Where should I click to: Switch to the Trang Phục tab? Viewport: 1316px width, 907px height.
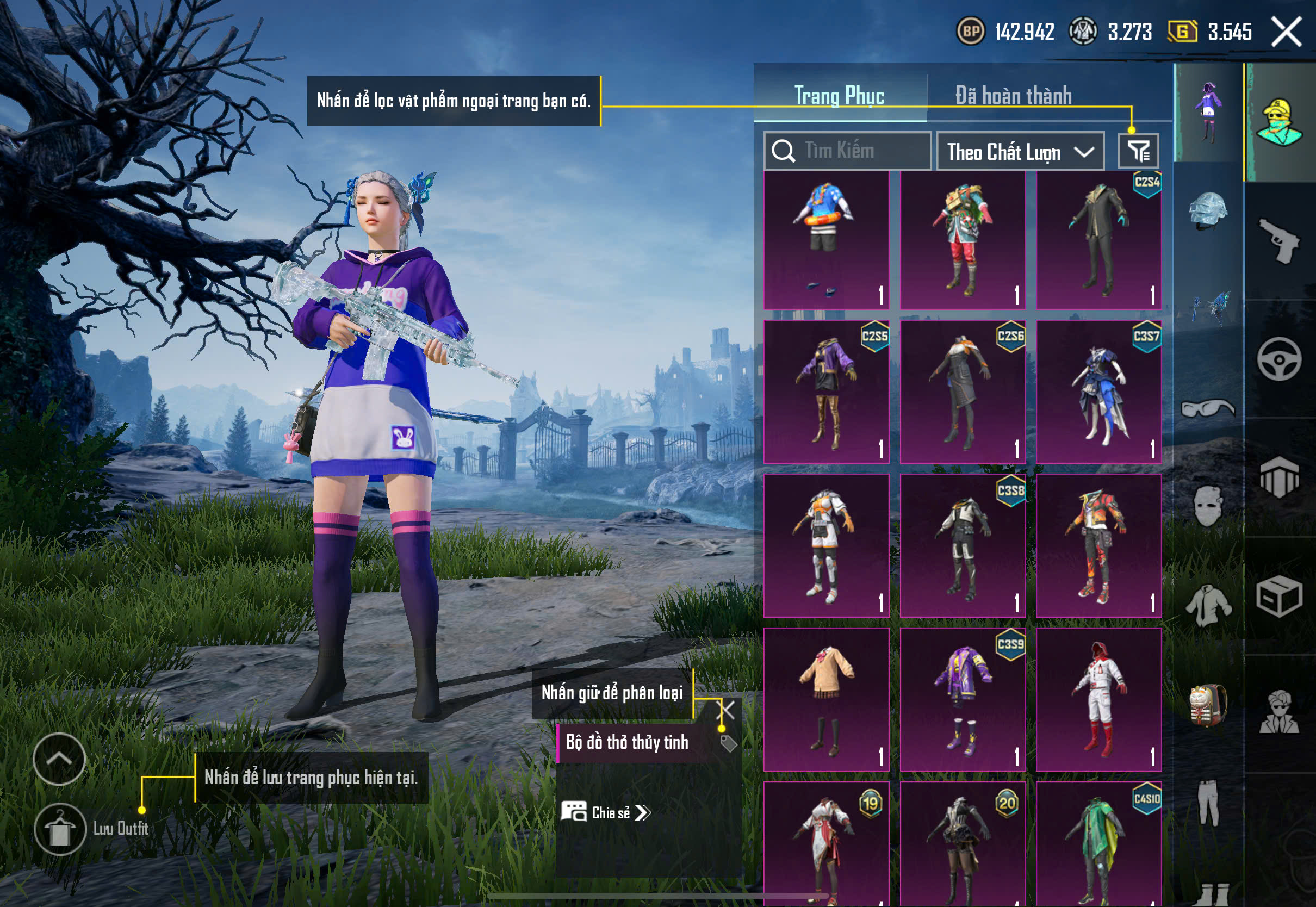839,96
